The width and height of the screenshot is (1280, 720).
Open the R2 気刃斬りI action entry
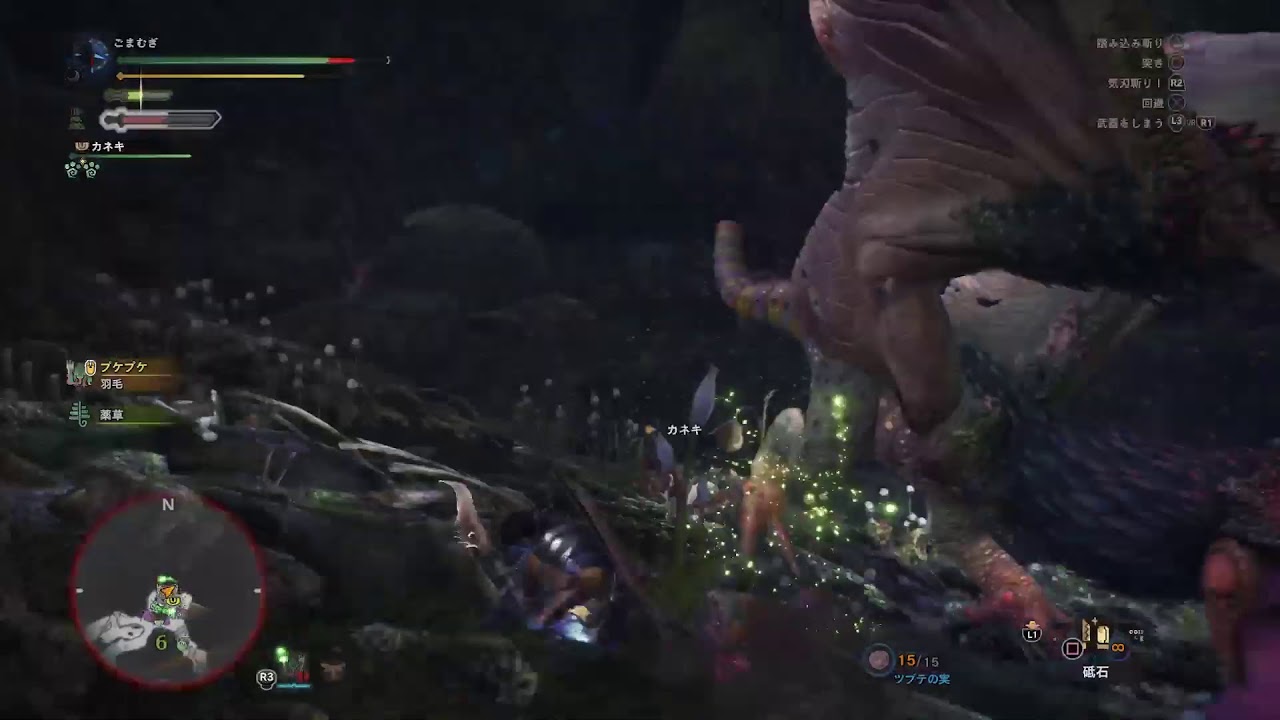pyautogui.click(x=1177, y=83)
